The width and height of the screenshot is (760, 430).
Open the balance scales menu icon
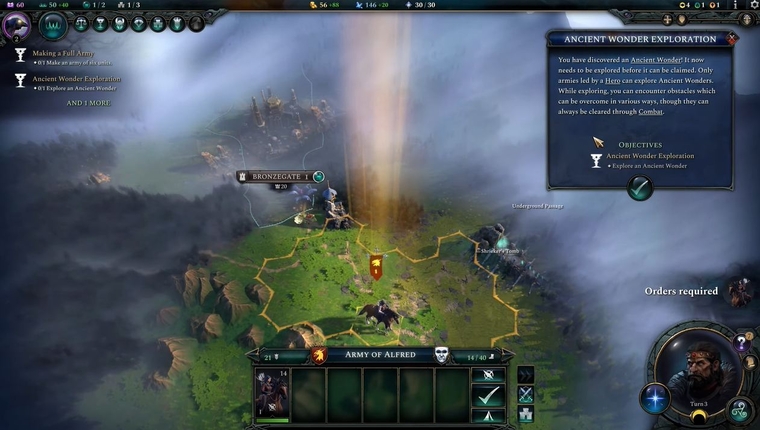pos(82,23)
